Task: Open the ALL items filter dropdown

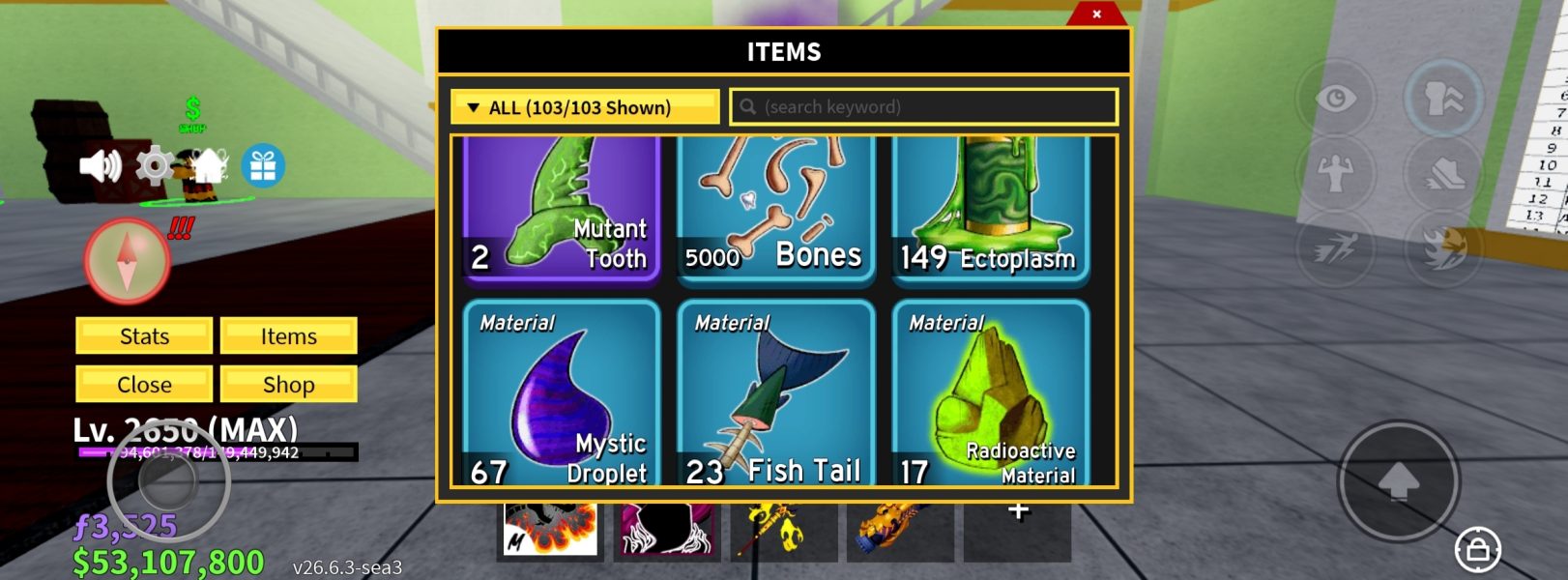Action: click(x=585, y=107)
